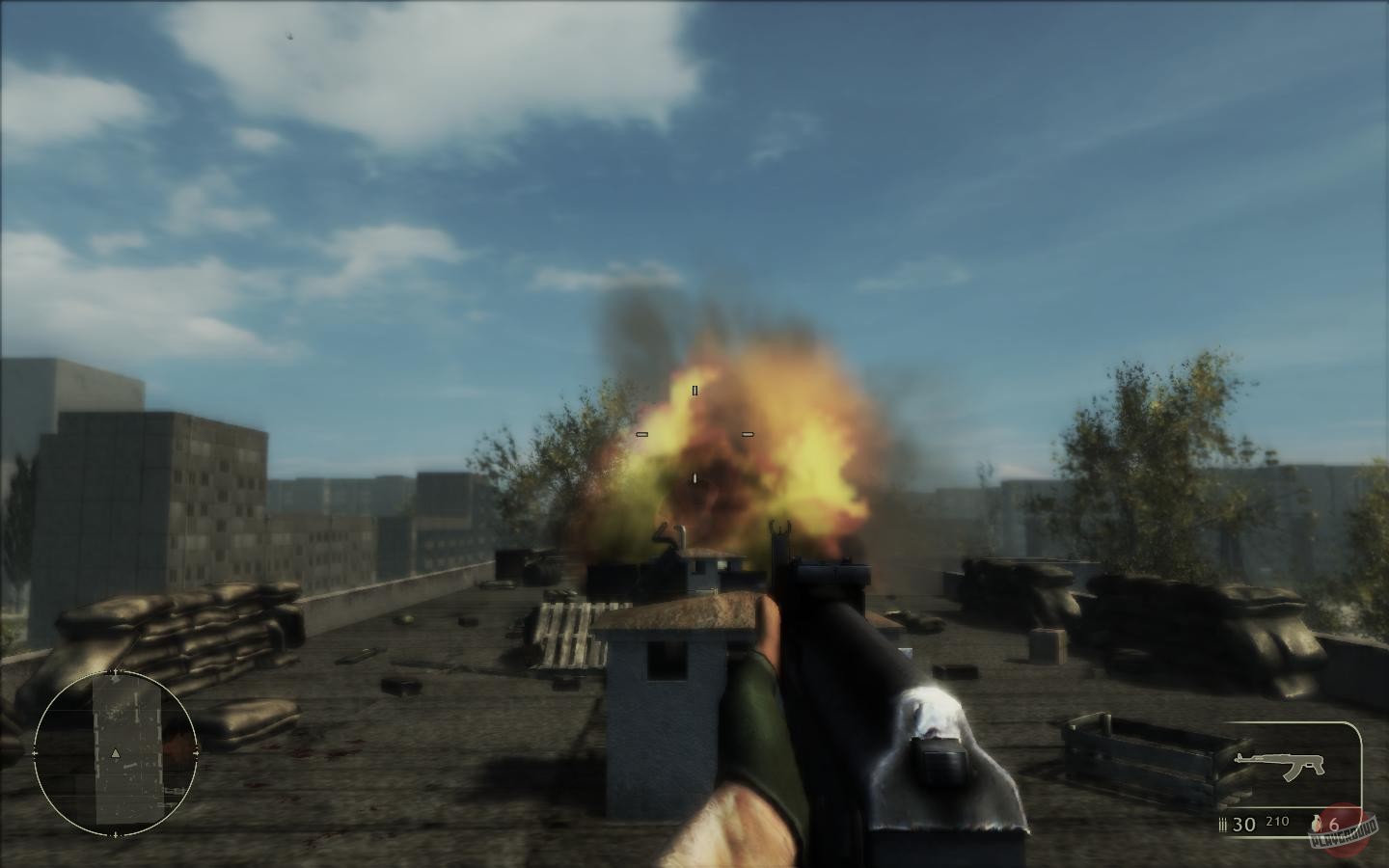Click the crosshair at screen center

pyautogui.click(x=694, y=434)
